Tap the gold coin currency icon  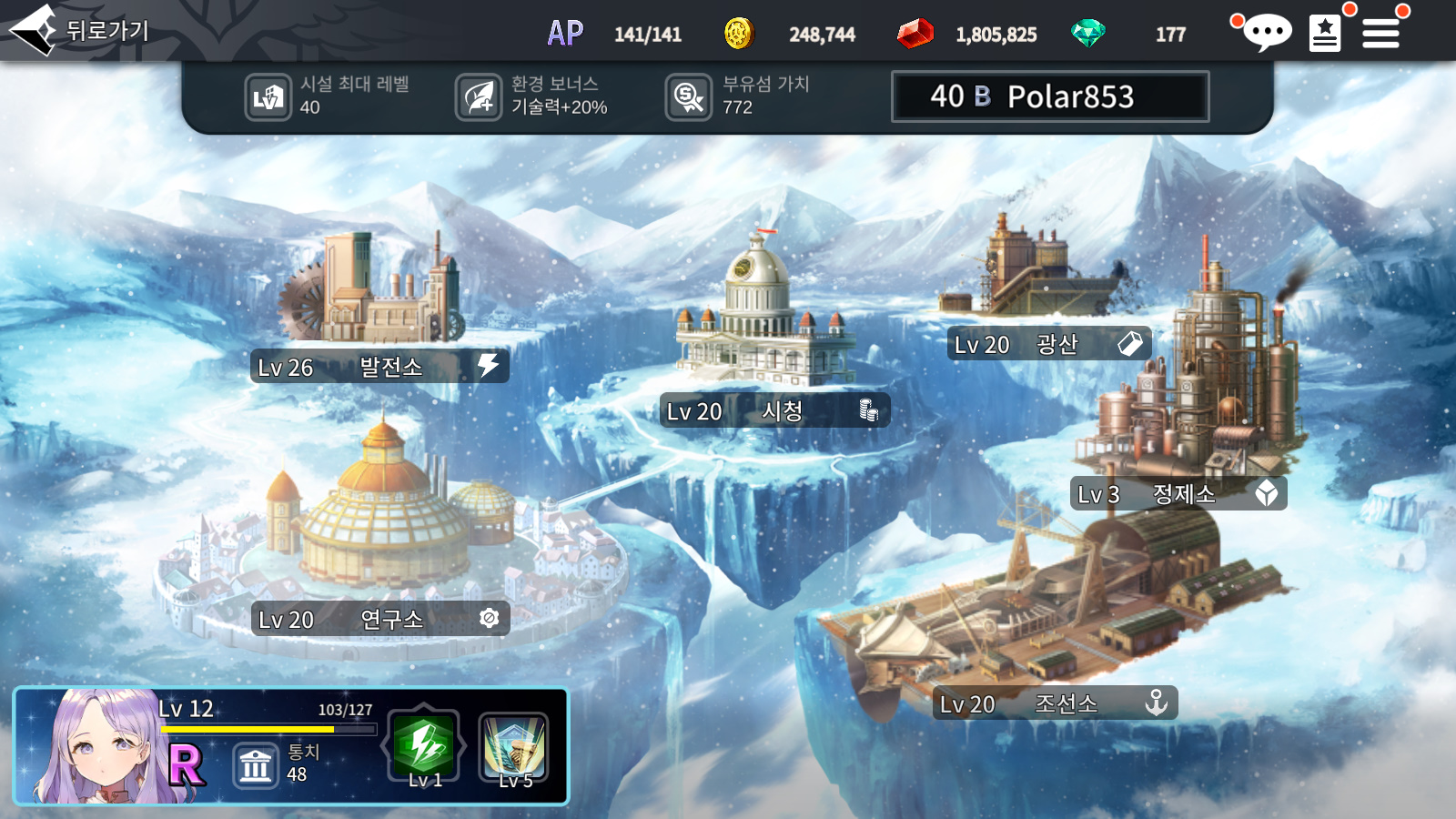coord(739,34)
